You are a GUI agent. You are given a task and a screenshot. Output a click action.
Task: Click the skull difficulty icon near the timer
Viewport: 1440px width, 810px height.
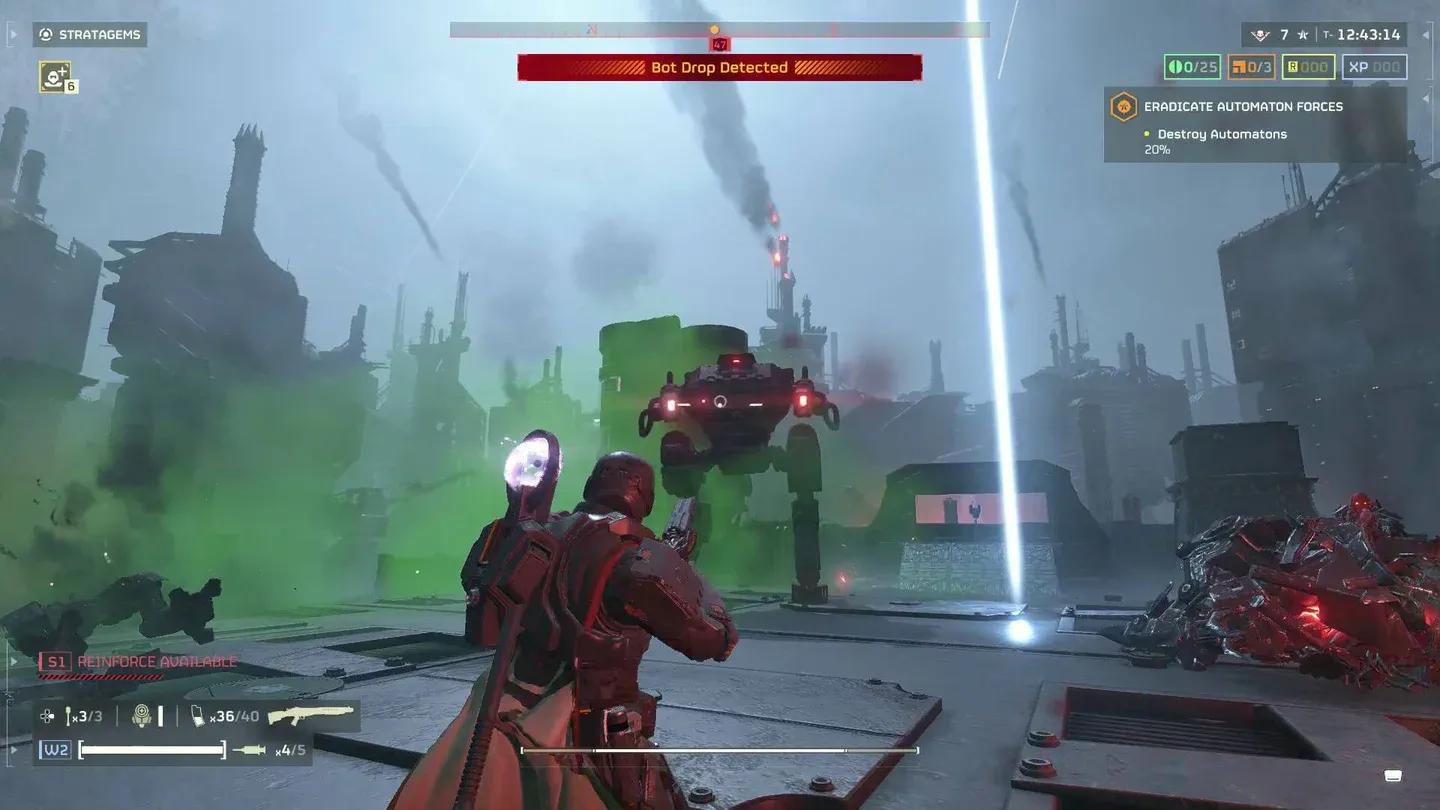(x=1261, y=34)
